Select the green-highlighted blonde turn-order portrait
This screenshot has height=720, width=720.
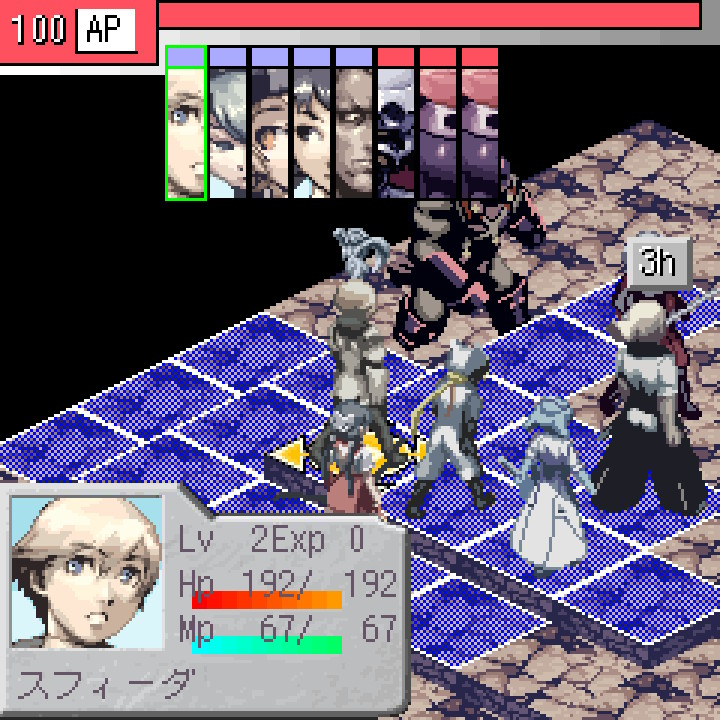click(186, 124)
